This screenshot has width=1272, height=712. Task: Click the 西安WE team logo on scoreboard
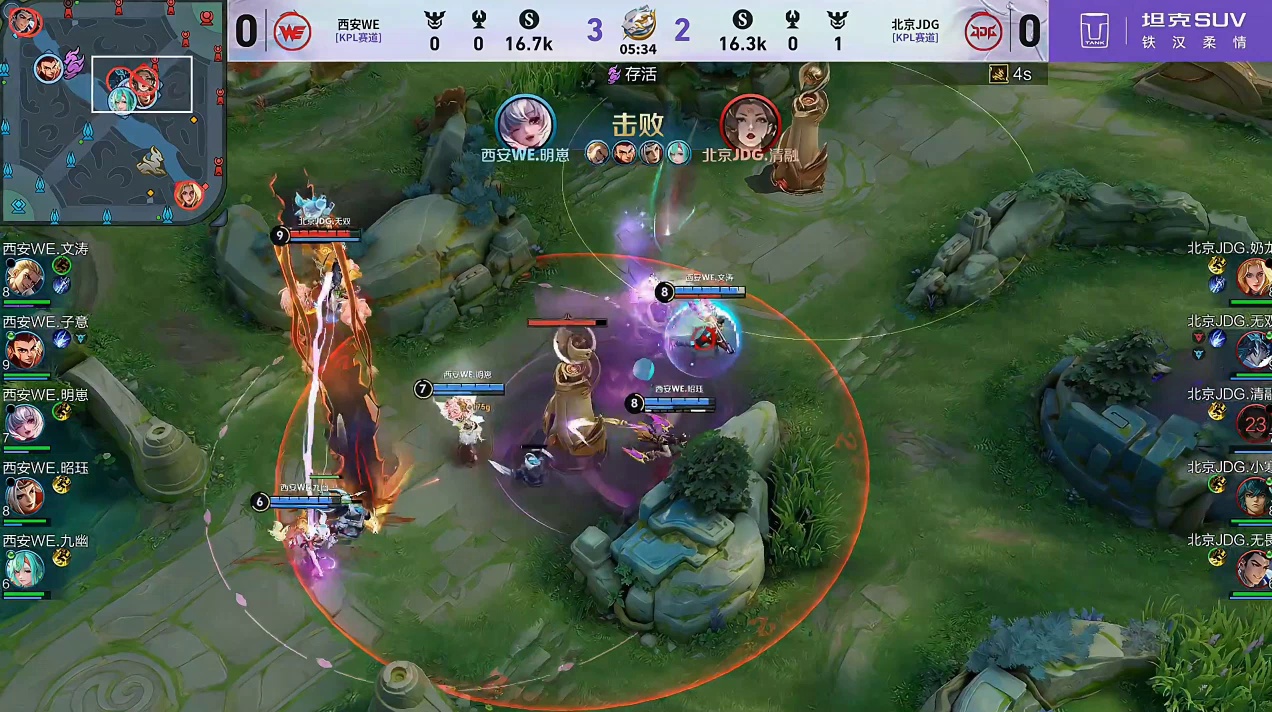tap(293, 32)
